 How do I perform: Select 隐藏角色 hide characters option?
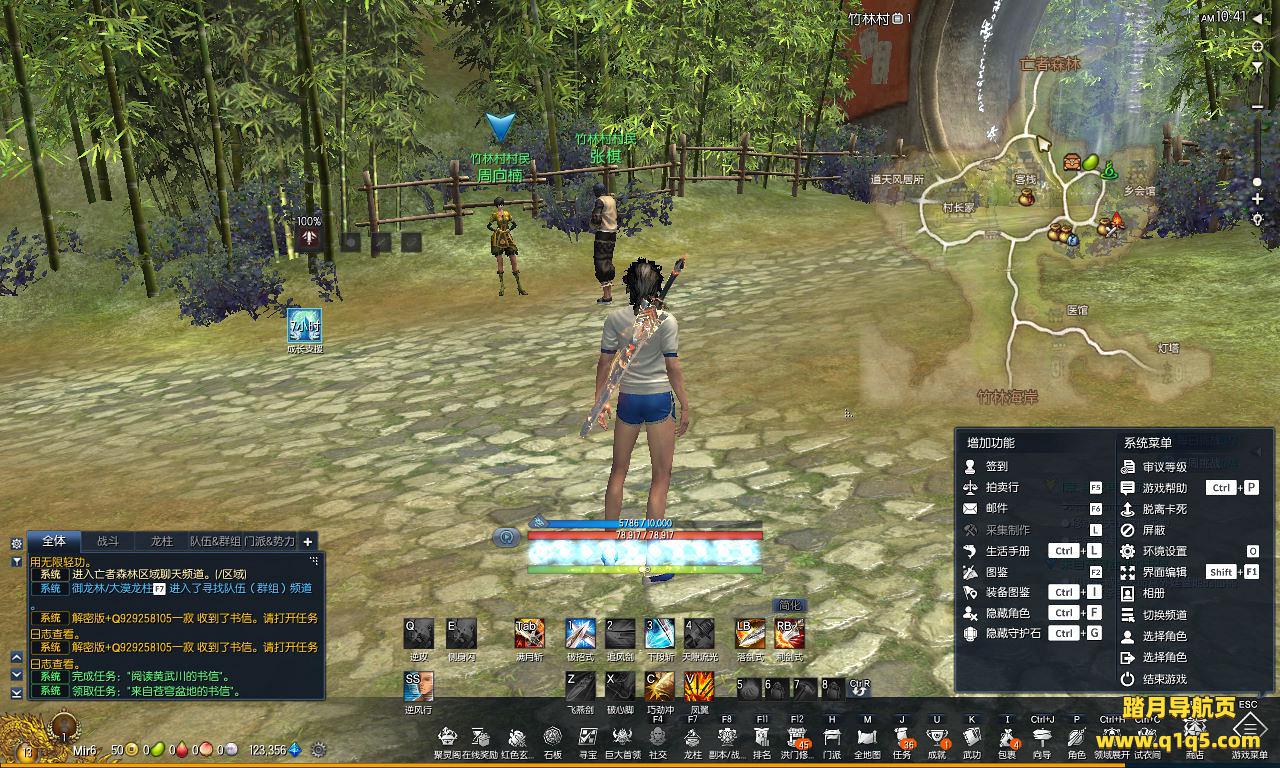[x=1007, y=613]
